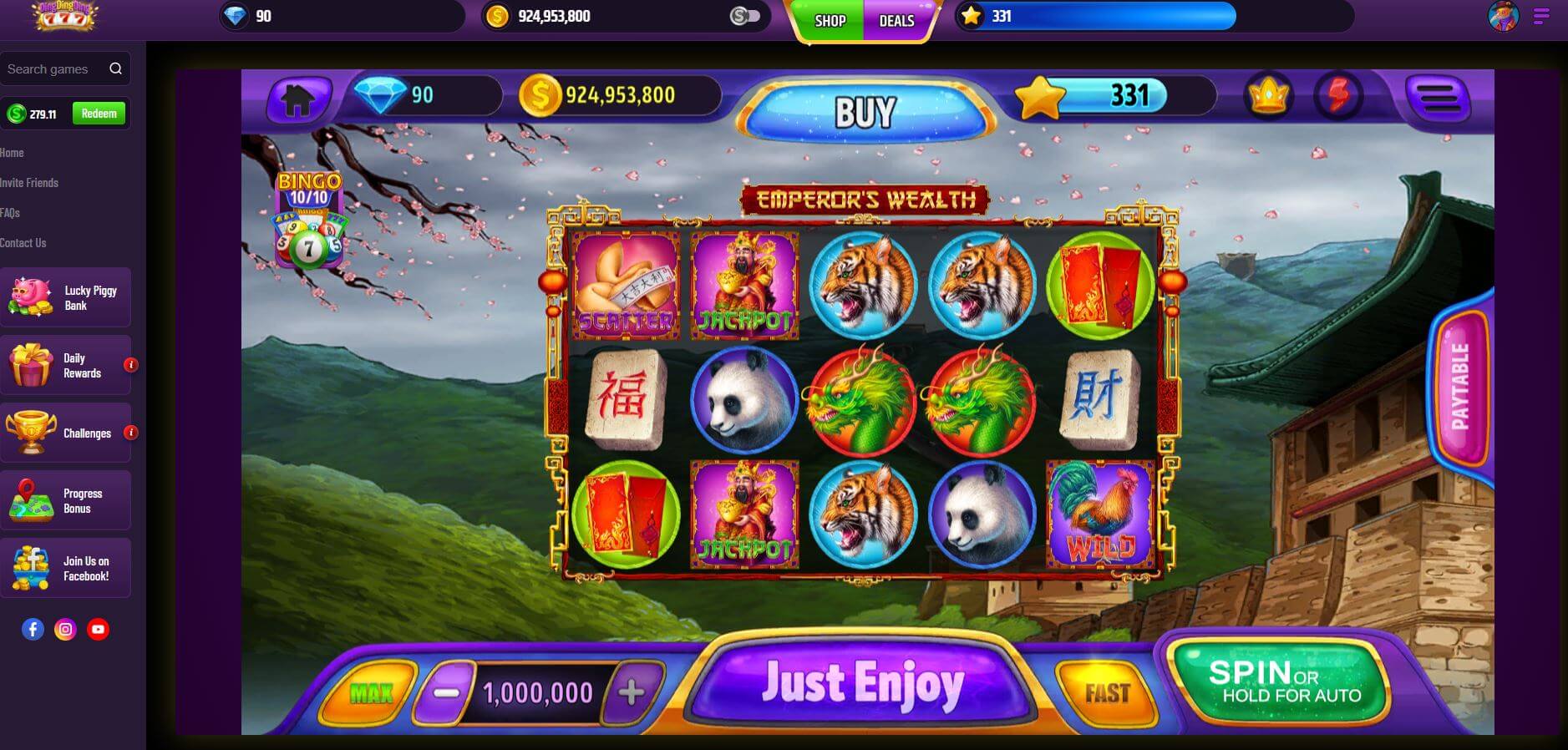View Challenges in the sidebar
Viewport: 1568px width, 750px height.
tap(67, 433)
